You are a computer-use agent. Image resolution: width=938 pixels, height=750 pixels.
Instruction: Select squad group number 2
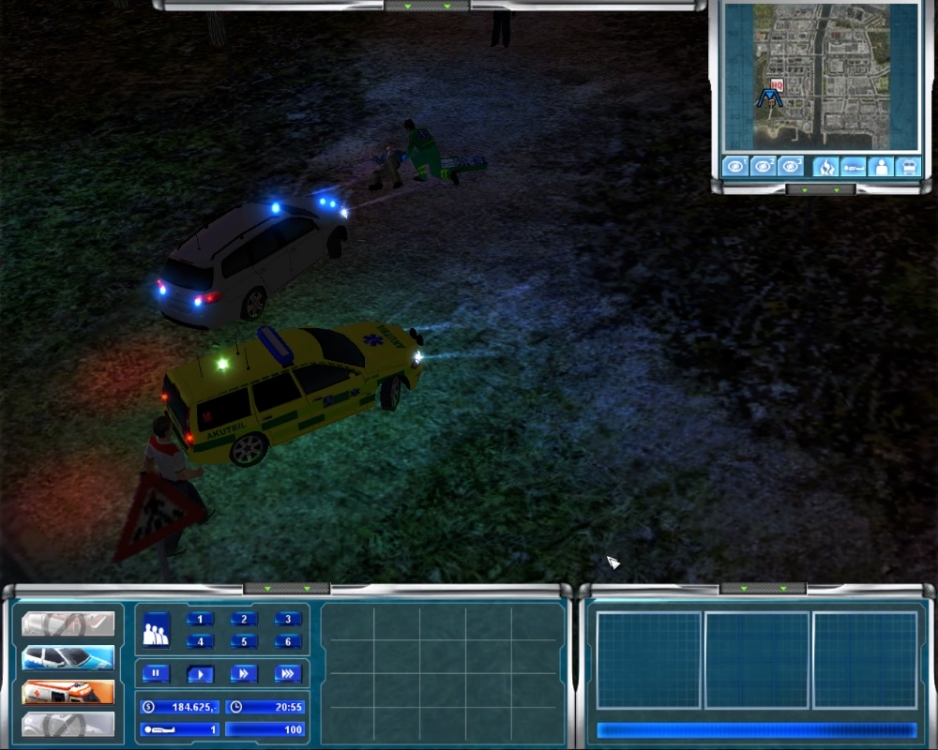coord(244,619)
